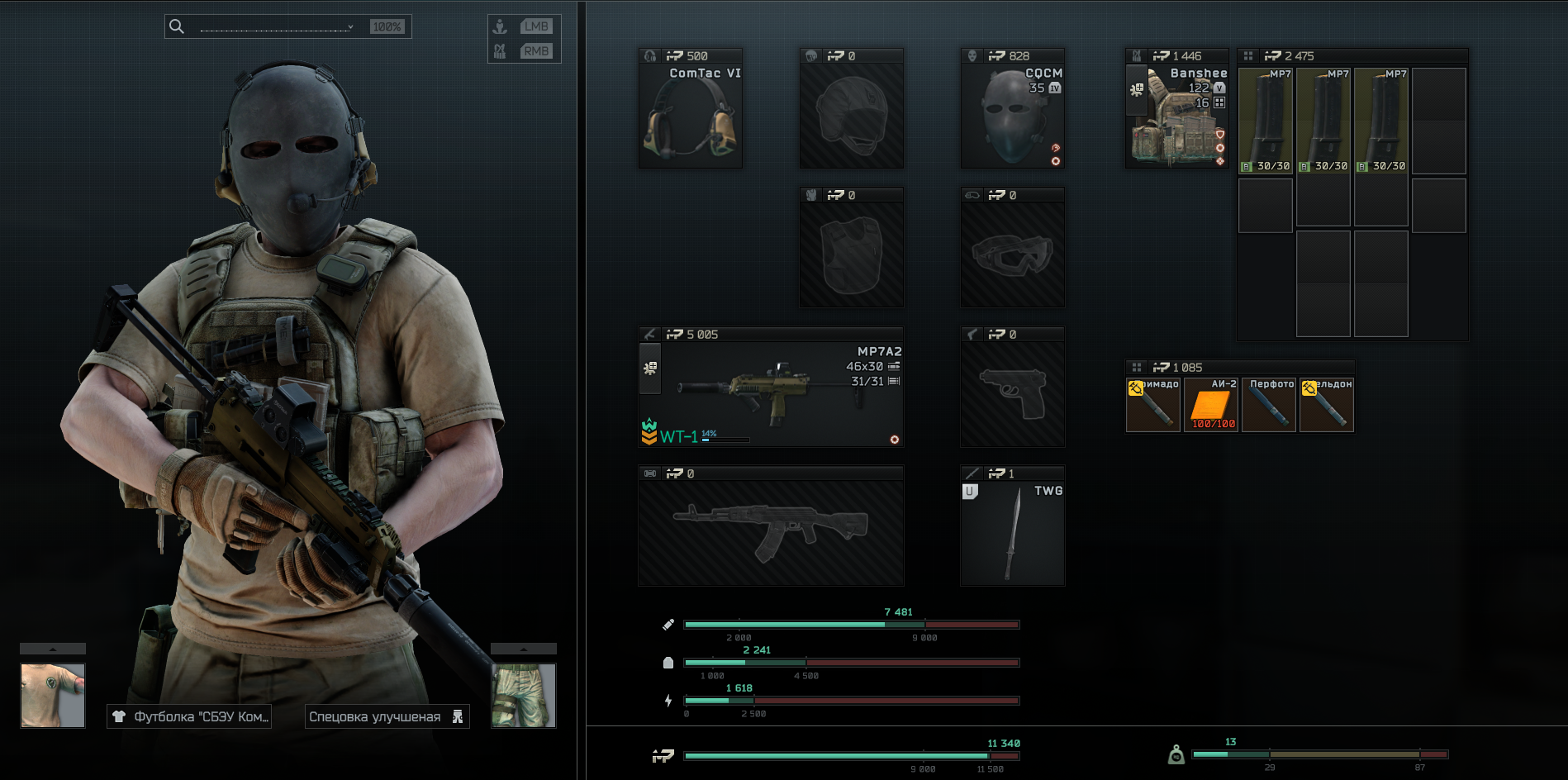Expand the arrow above the t-shirt thumbnail
The image size is (1568, 780).
click(53, 649)
